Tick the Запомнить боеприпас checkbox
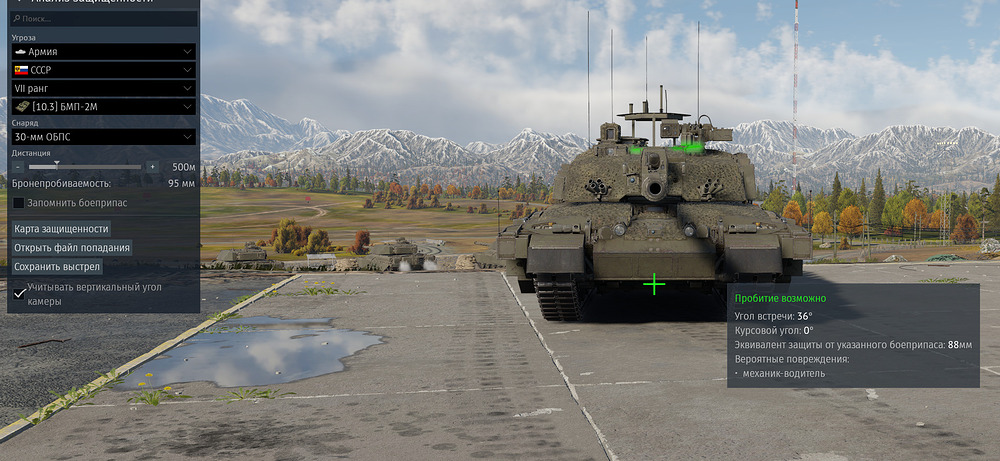Image resolution: width=1000 pixels, height=461 pixels. tap(19, 203)
